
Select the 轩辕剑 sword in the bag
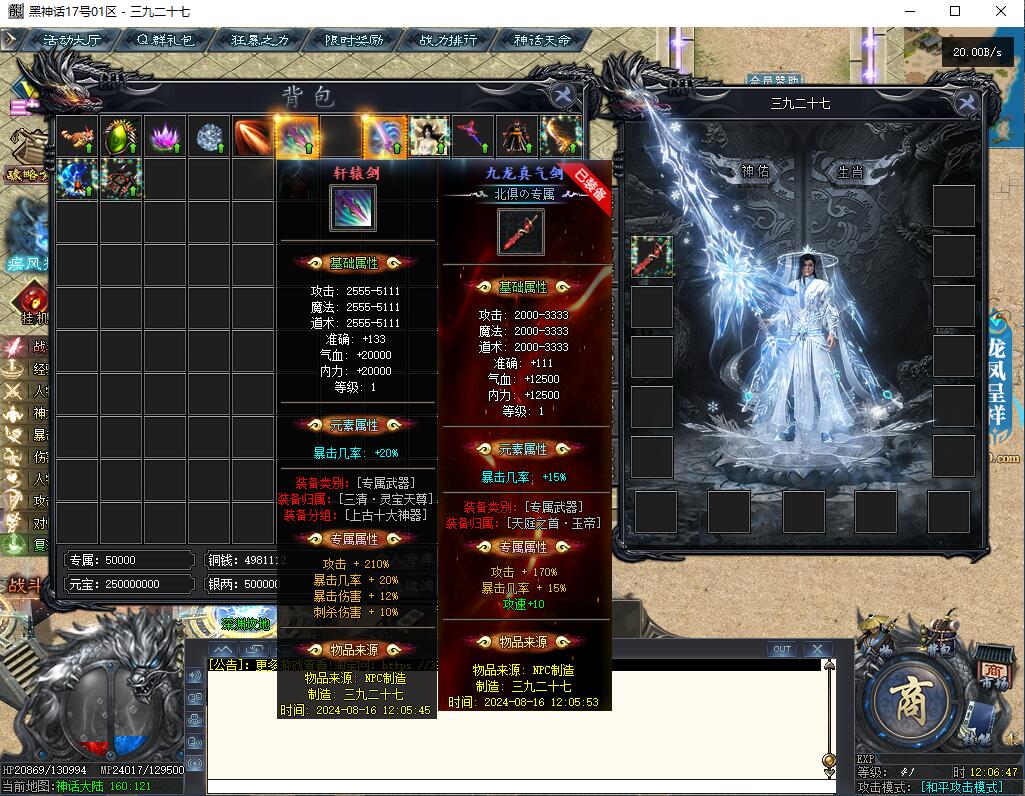(x=297, y=137)
